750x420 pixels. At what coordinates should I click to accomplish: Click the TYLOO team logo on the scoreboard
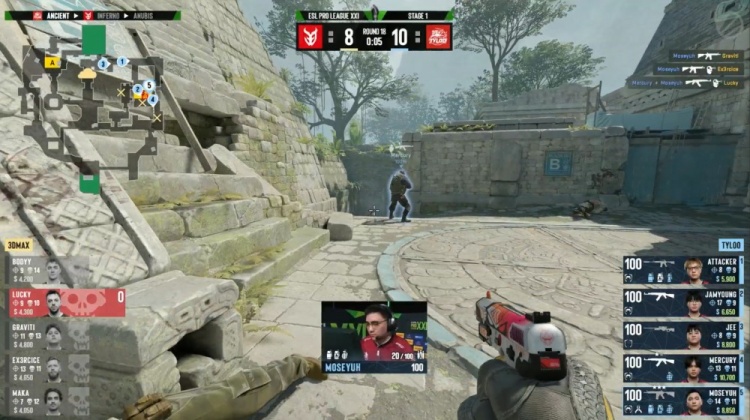438,37
